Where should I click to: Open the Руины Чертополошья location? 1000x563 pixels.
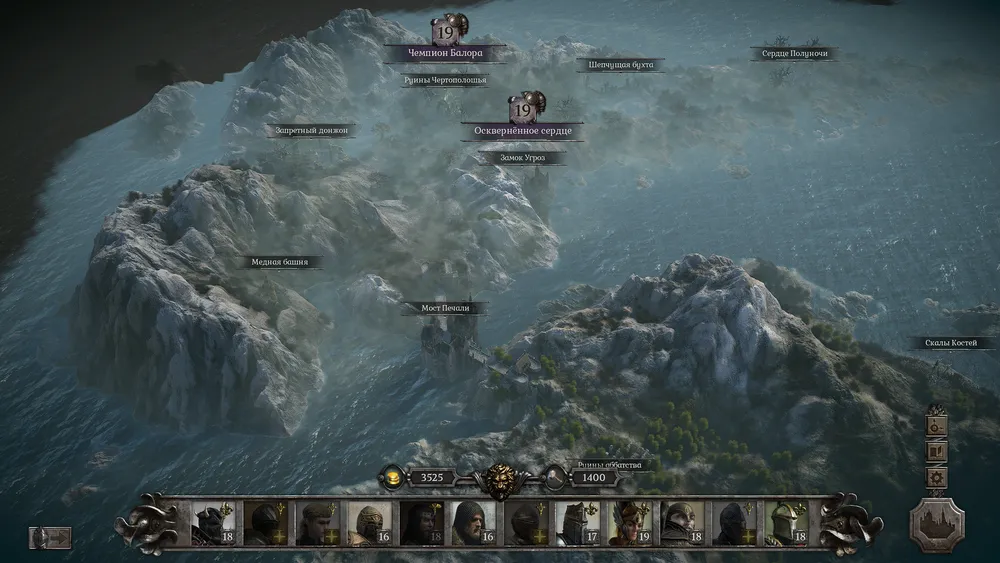tap(445, 80)
